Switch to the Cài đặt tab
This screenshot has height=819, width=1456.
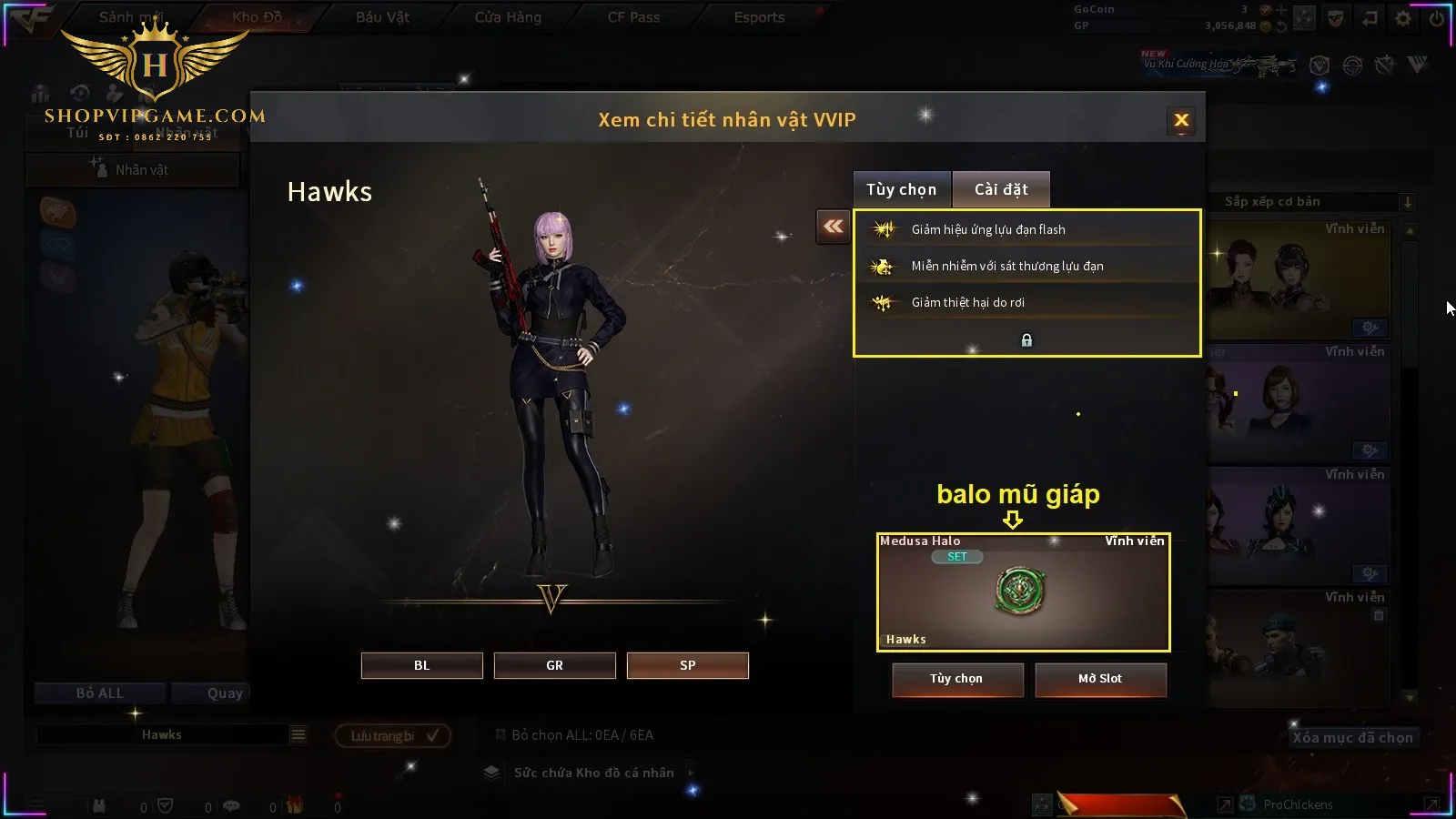(1001, 189)
